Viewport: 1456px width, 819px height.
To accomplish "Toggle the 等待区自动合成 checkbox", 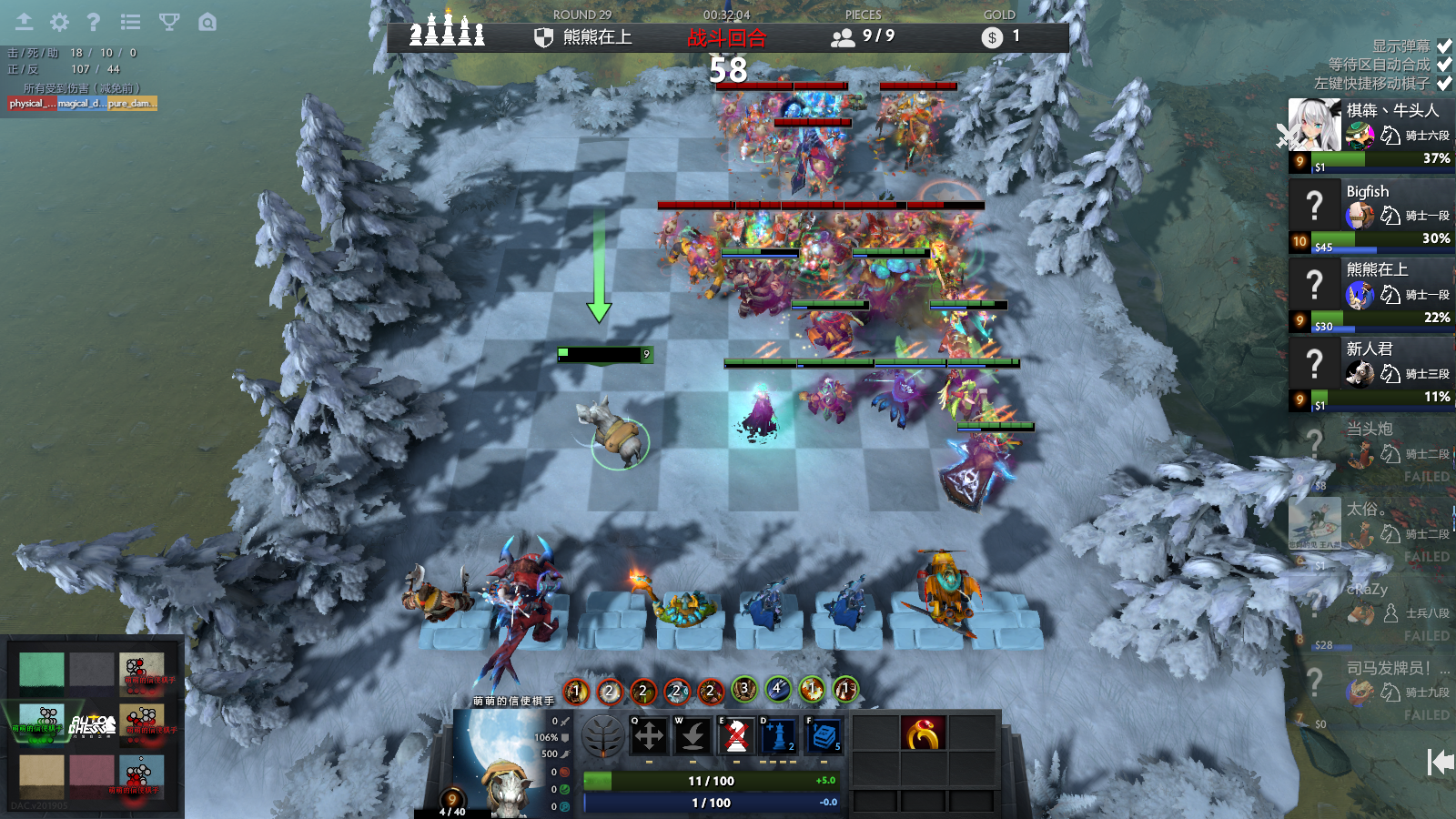I will pyautogui.click(x=1444, y=65).
